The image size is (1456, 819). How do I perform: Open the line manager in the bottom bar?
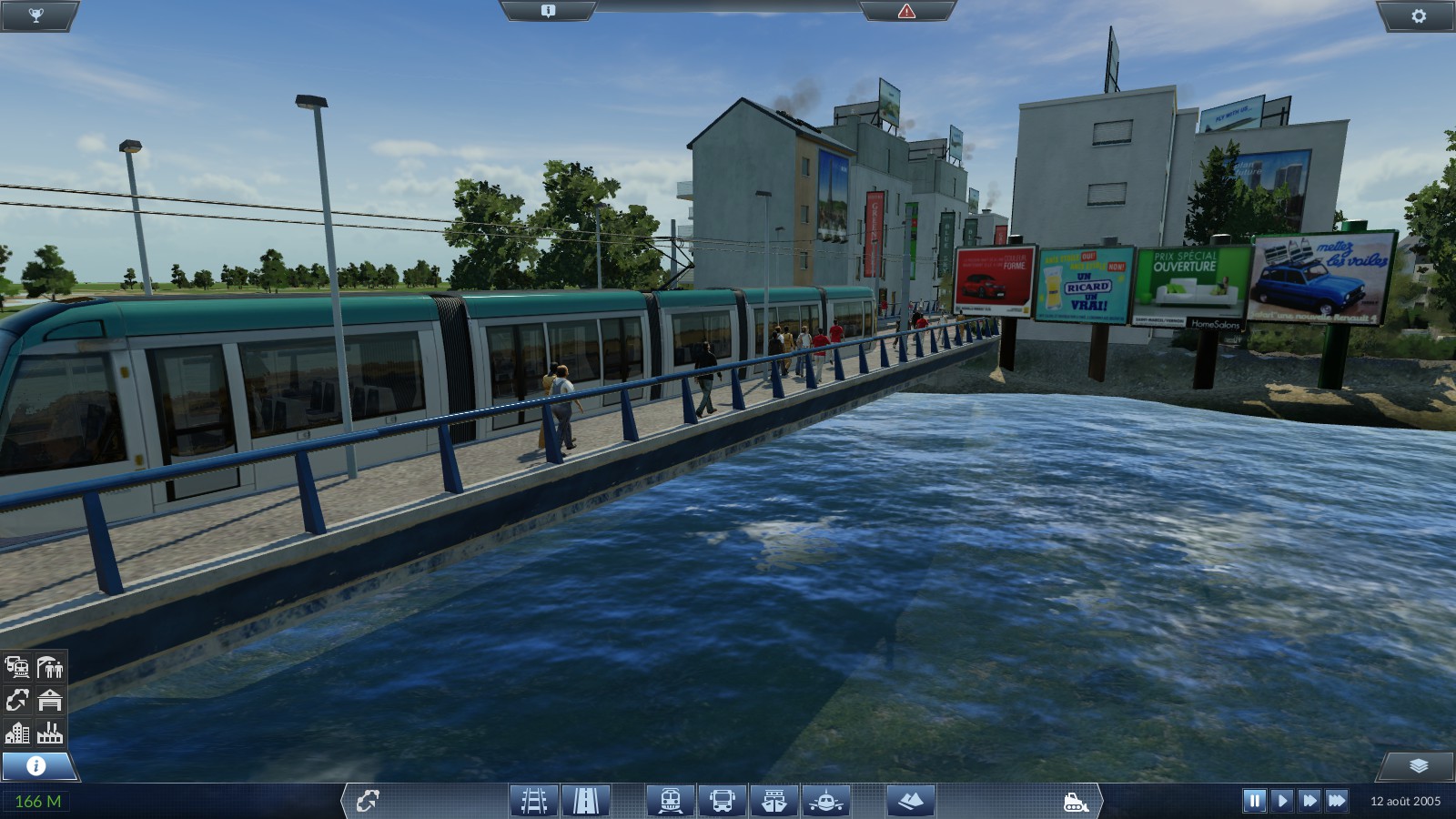coord(368,801)
